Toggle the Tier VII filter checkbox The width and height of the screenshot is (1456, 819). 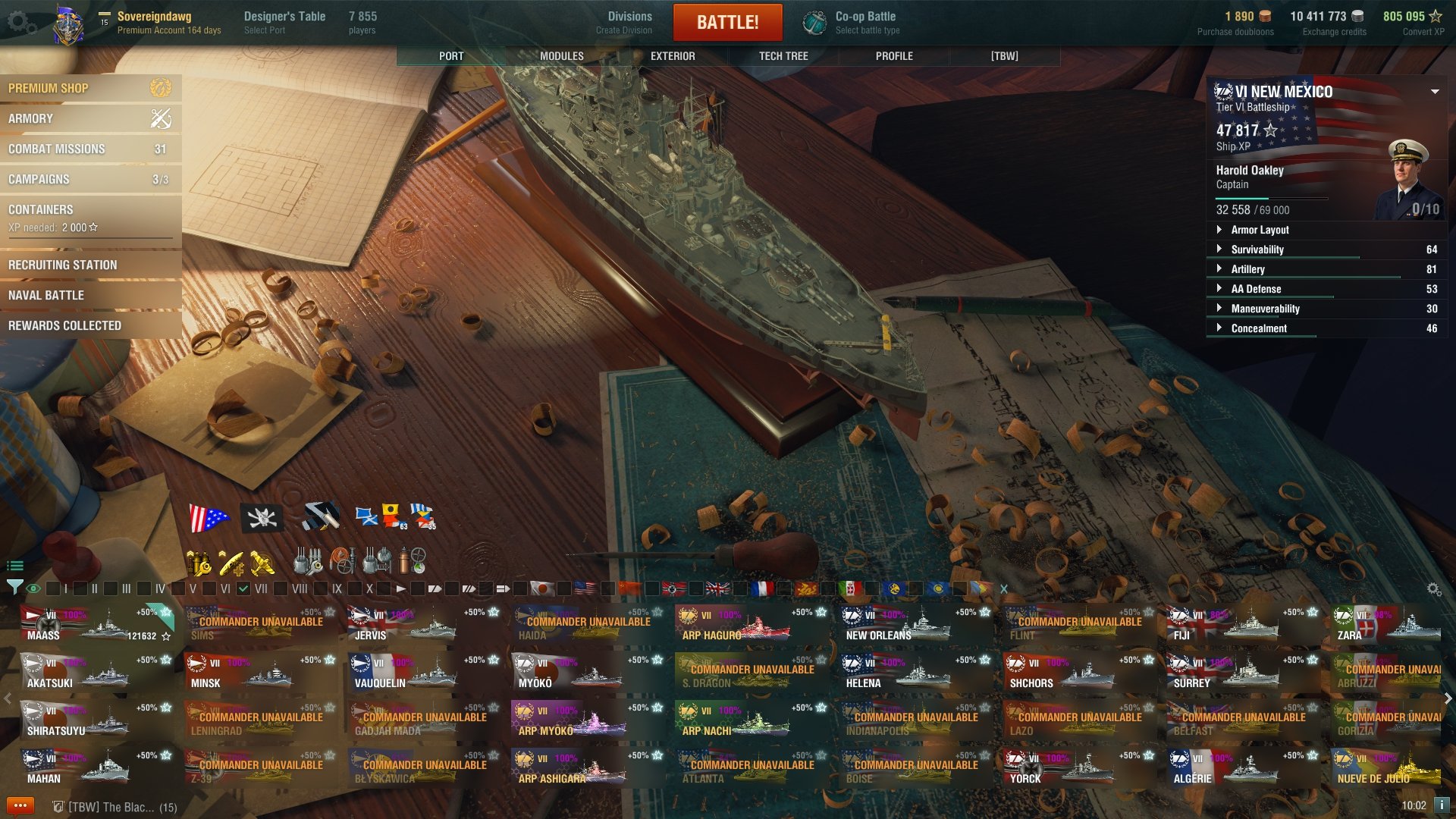243,588
